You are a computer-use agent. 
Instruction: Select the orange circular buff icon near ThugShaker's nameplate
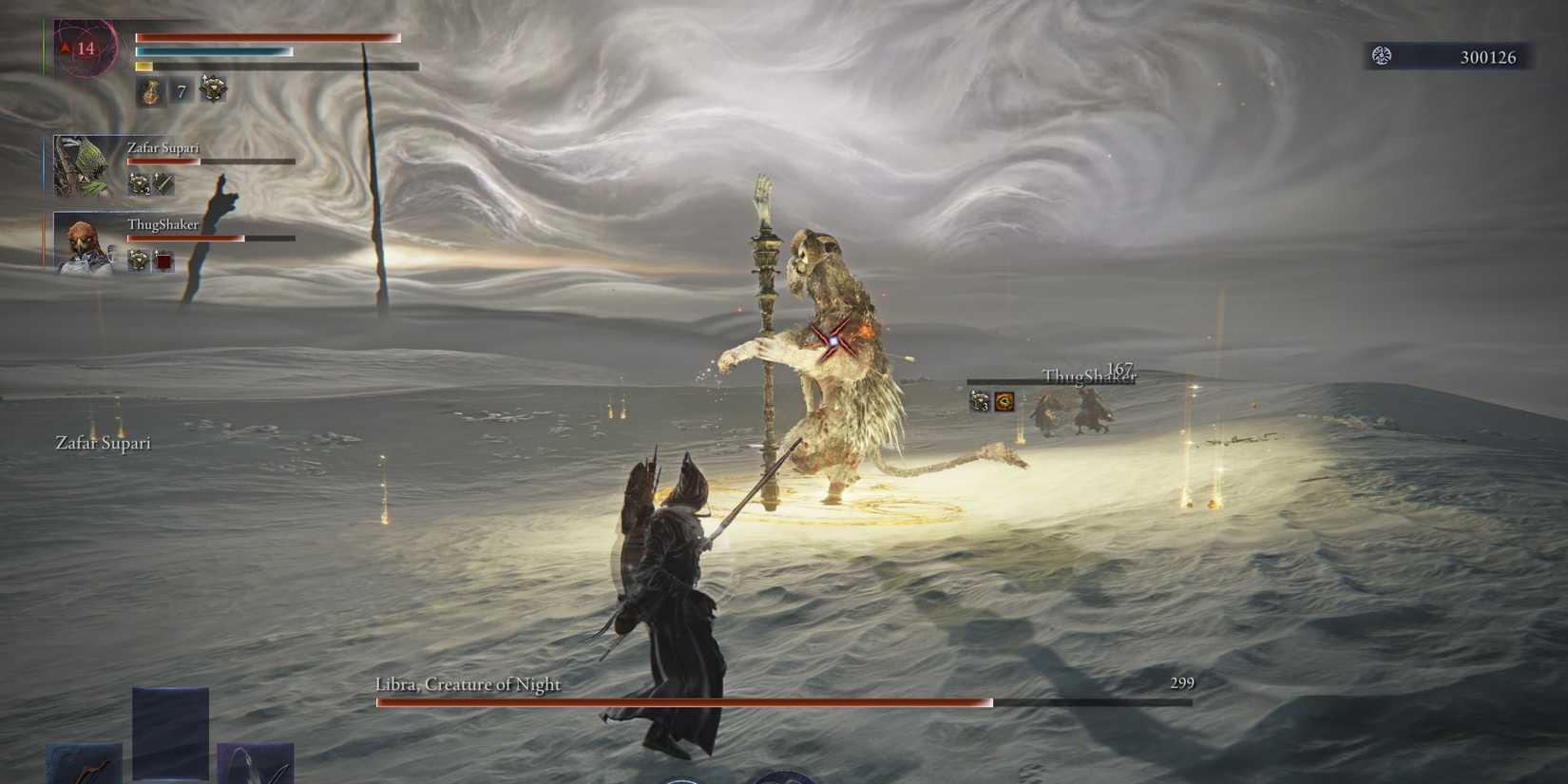1005,401
